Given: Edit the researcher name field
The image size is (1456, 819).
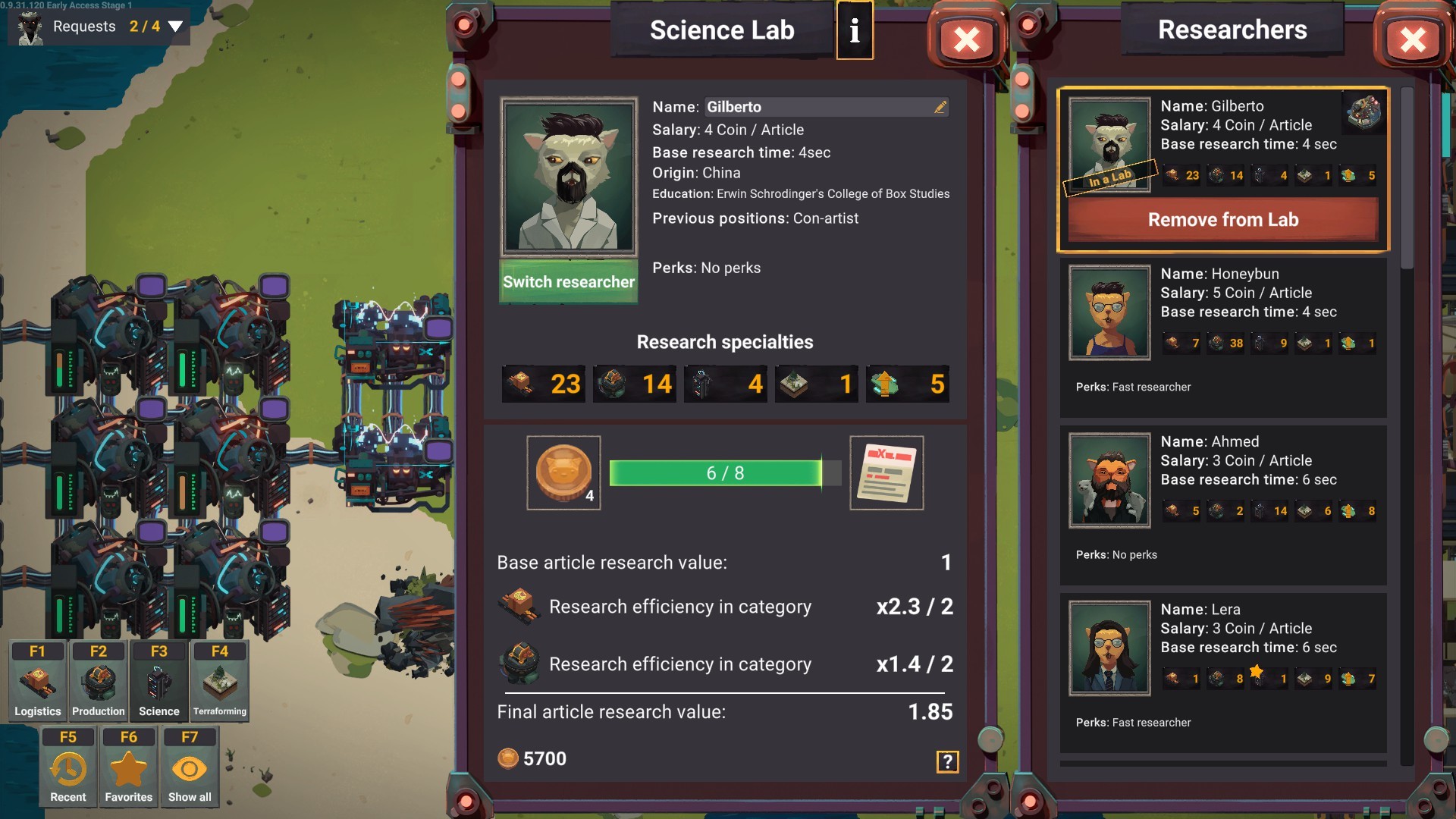Looking at the screenshot, I should click(940, 107).
